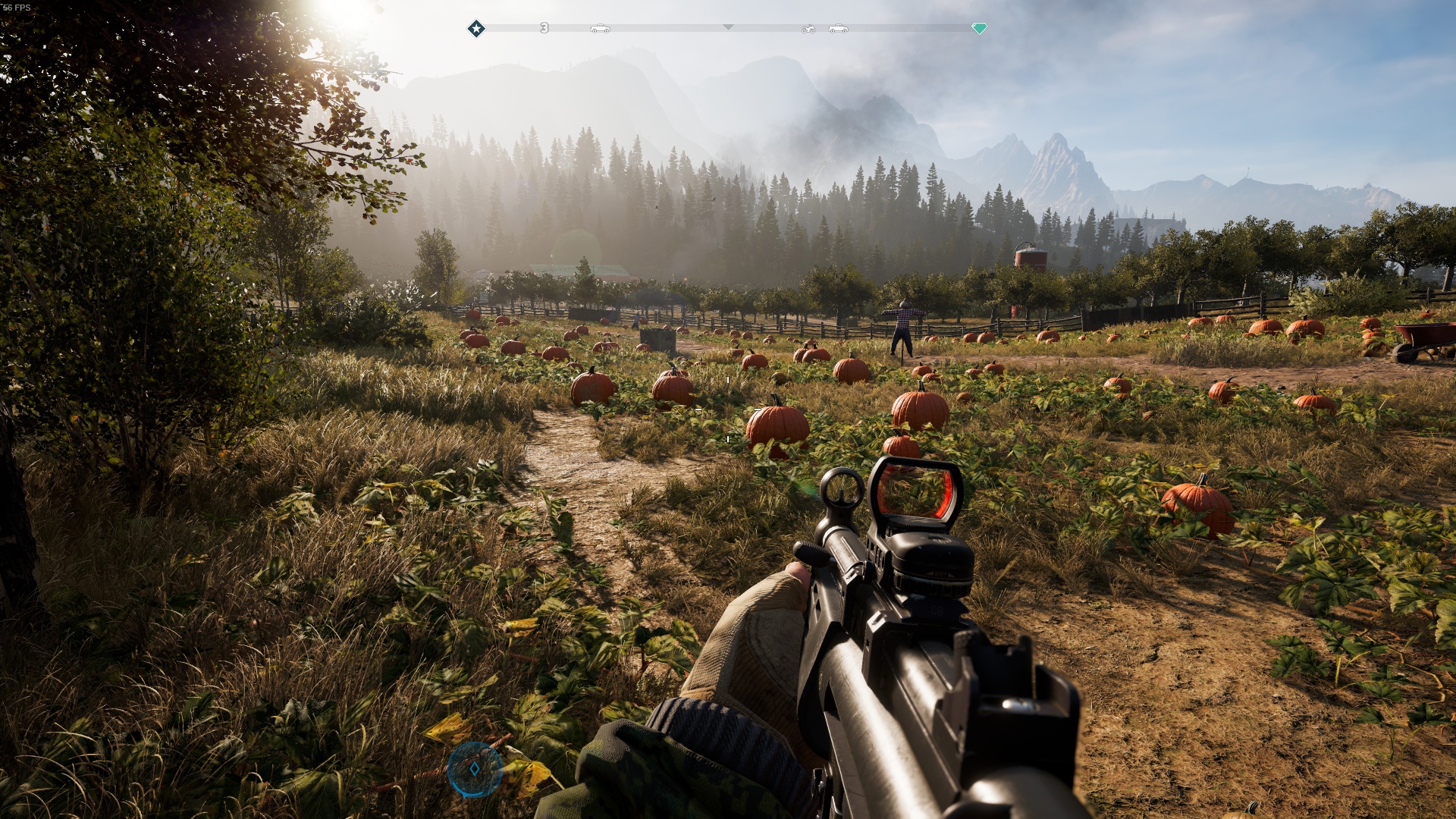Click the quad bike icon on the compass
Screen dimensions: 1456x819
pyautogui.click(x=808, y=29)
